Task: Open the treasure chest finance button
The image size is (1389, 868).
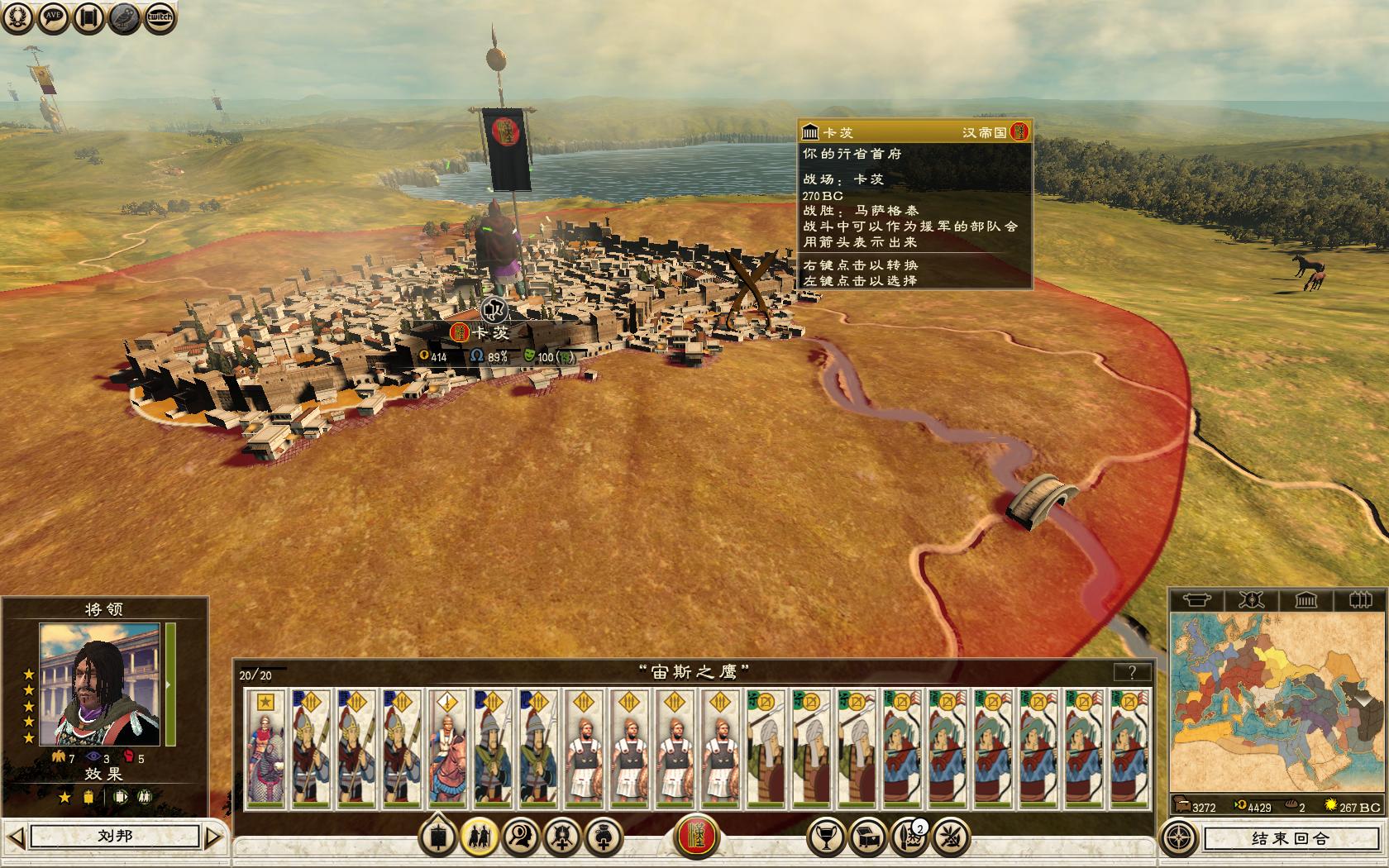Action: 867,837
